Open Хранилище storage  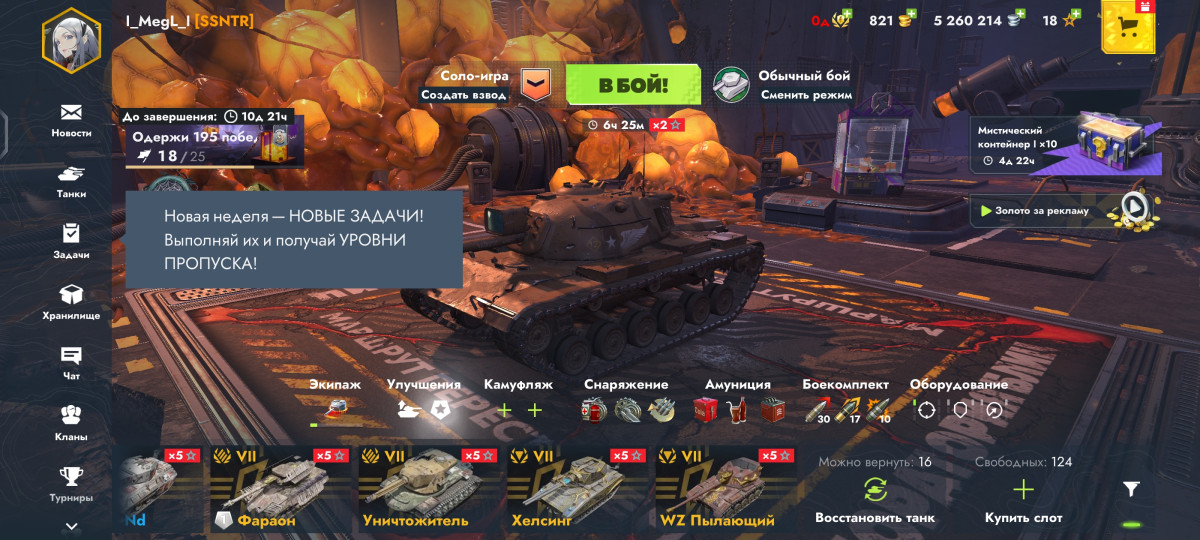tap(71, 302)
